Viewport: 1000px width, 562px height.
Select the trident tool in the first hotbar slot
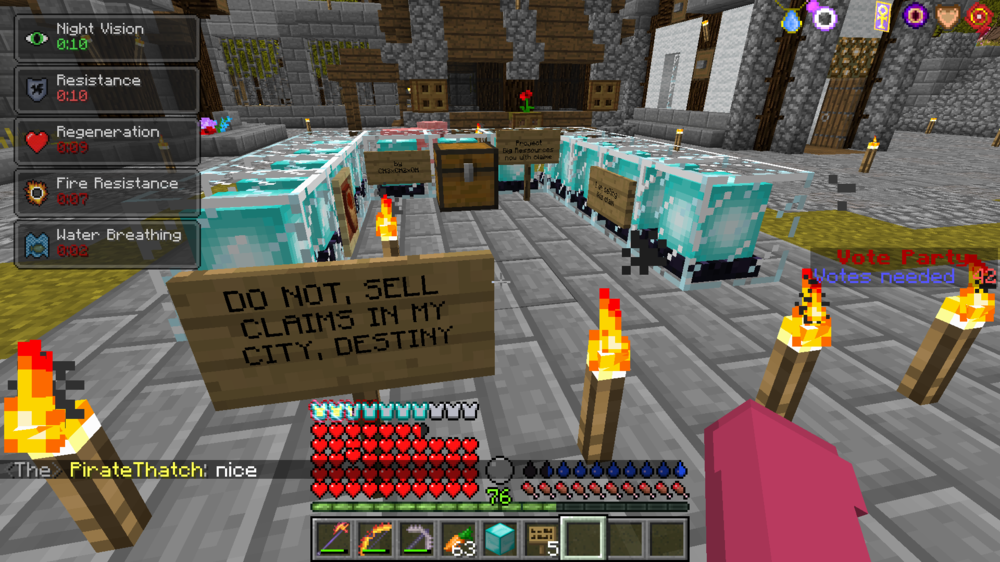coord(335,539)
